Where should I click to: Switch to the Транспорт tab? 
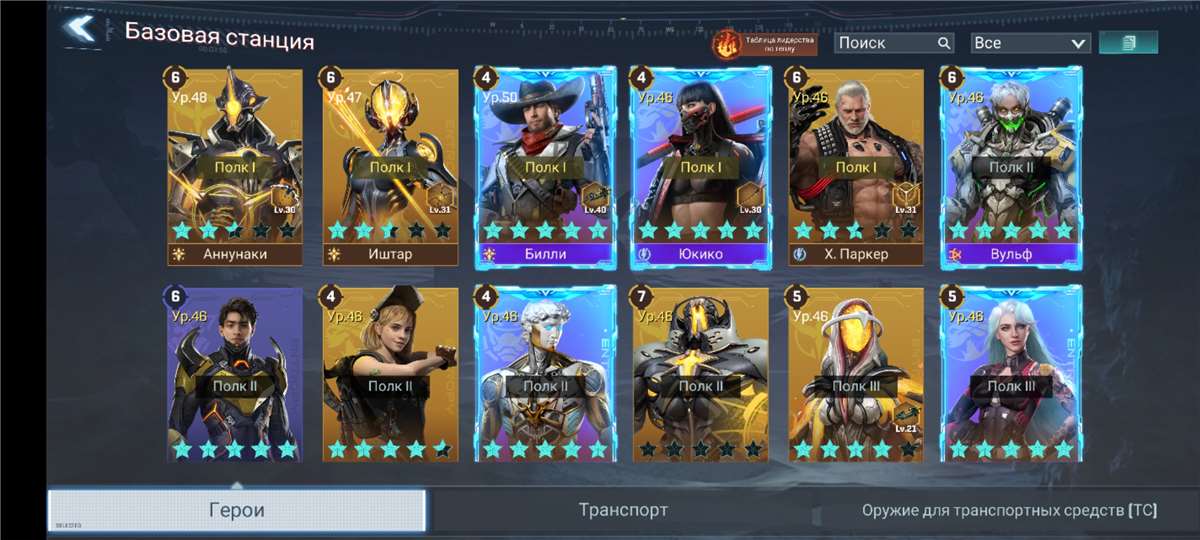pos(623,510)
